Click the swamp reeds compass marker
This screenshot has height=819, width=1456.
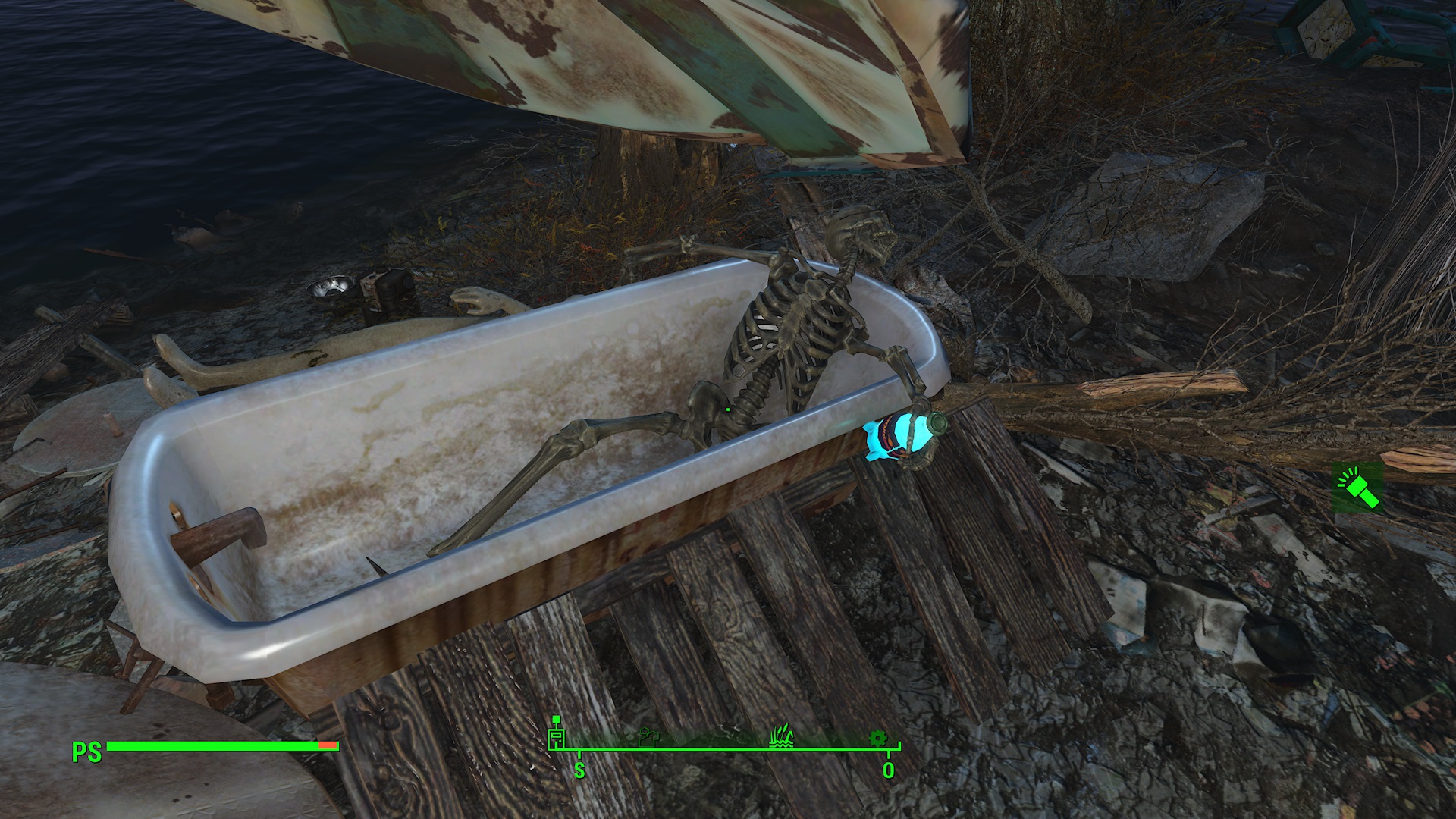[781, 735]
